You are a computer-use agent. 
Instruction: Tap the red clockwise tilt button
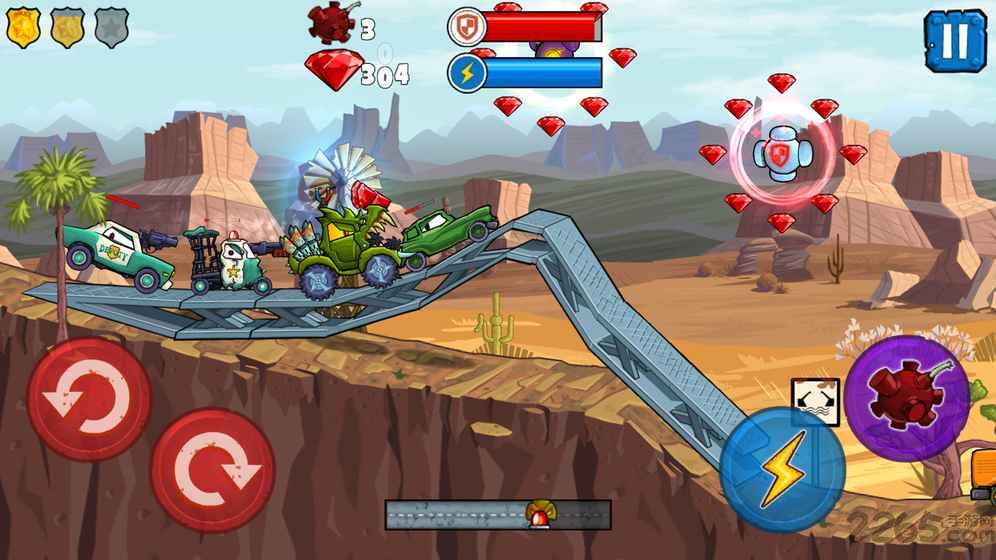click(213, 470)
